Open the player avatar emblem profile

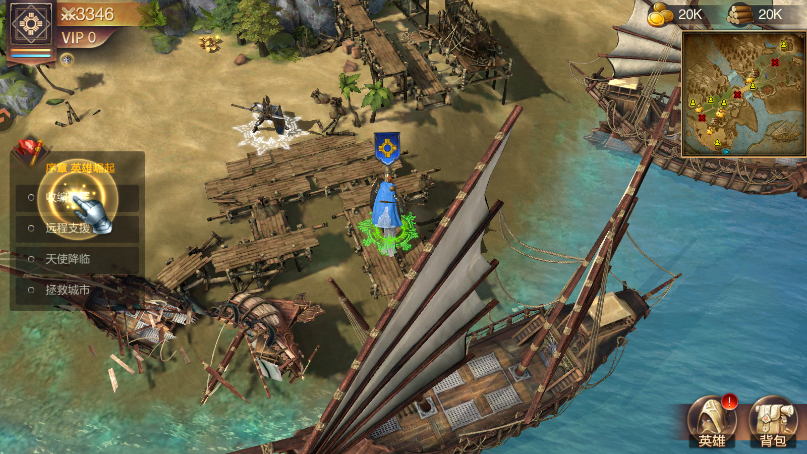(31, 24)
